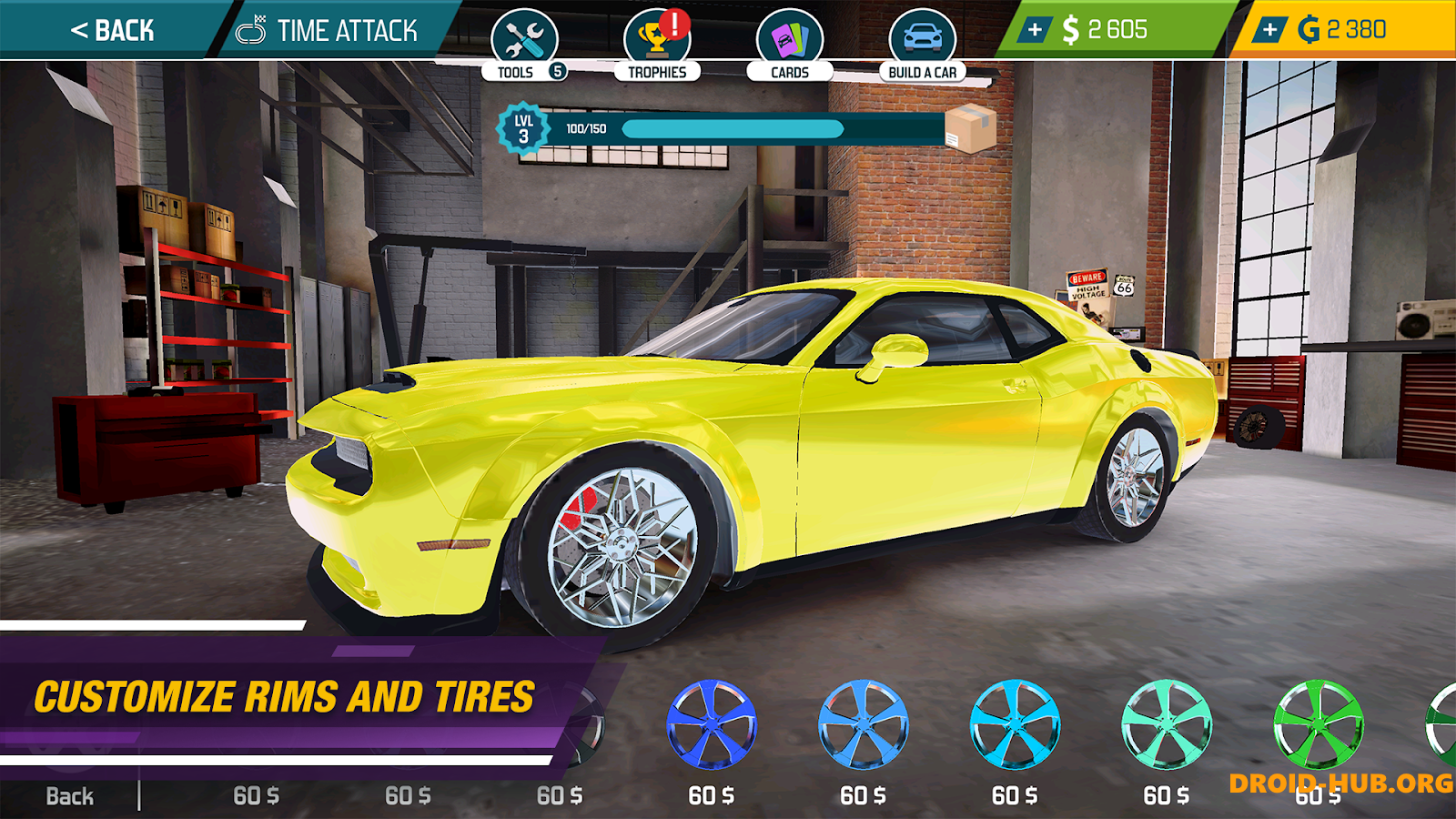Image resolution: width=1456 pixels, height=819 pixels.
Task: Select the light blue five-spoke rim
Action: click(864, 723)
